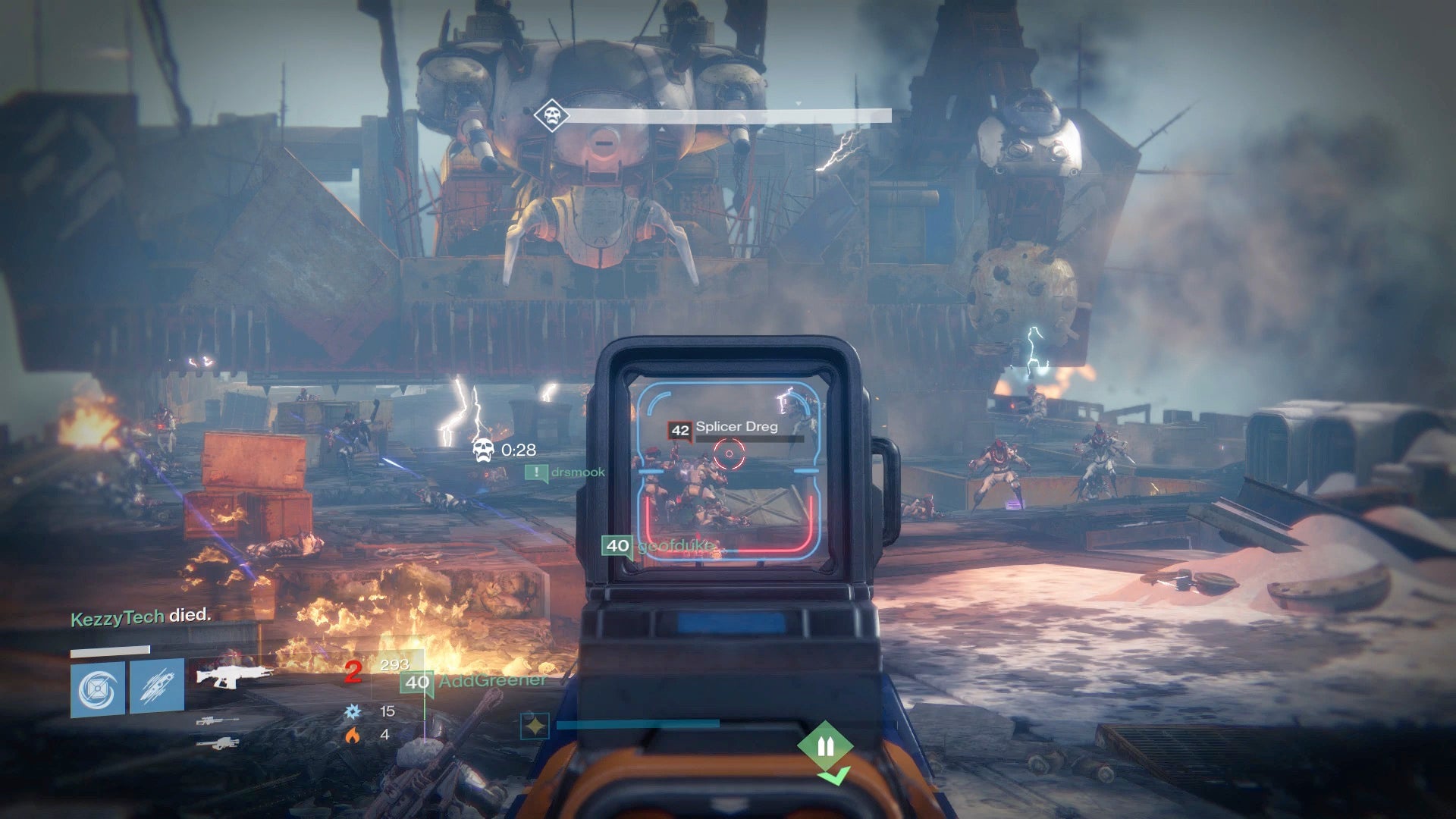
Task: Click the skull timer showing 0:28
Action: click(x=508, y=450)
